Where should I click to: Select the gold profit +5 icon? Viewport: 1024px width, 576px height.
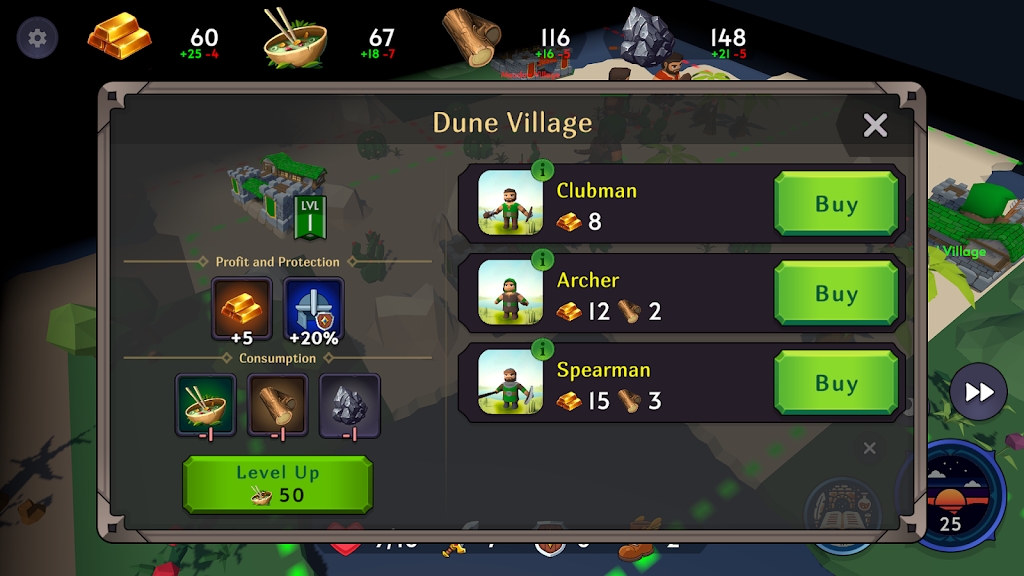click(241, 308)
